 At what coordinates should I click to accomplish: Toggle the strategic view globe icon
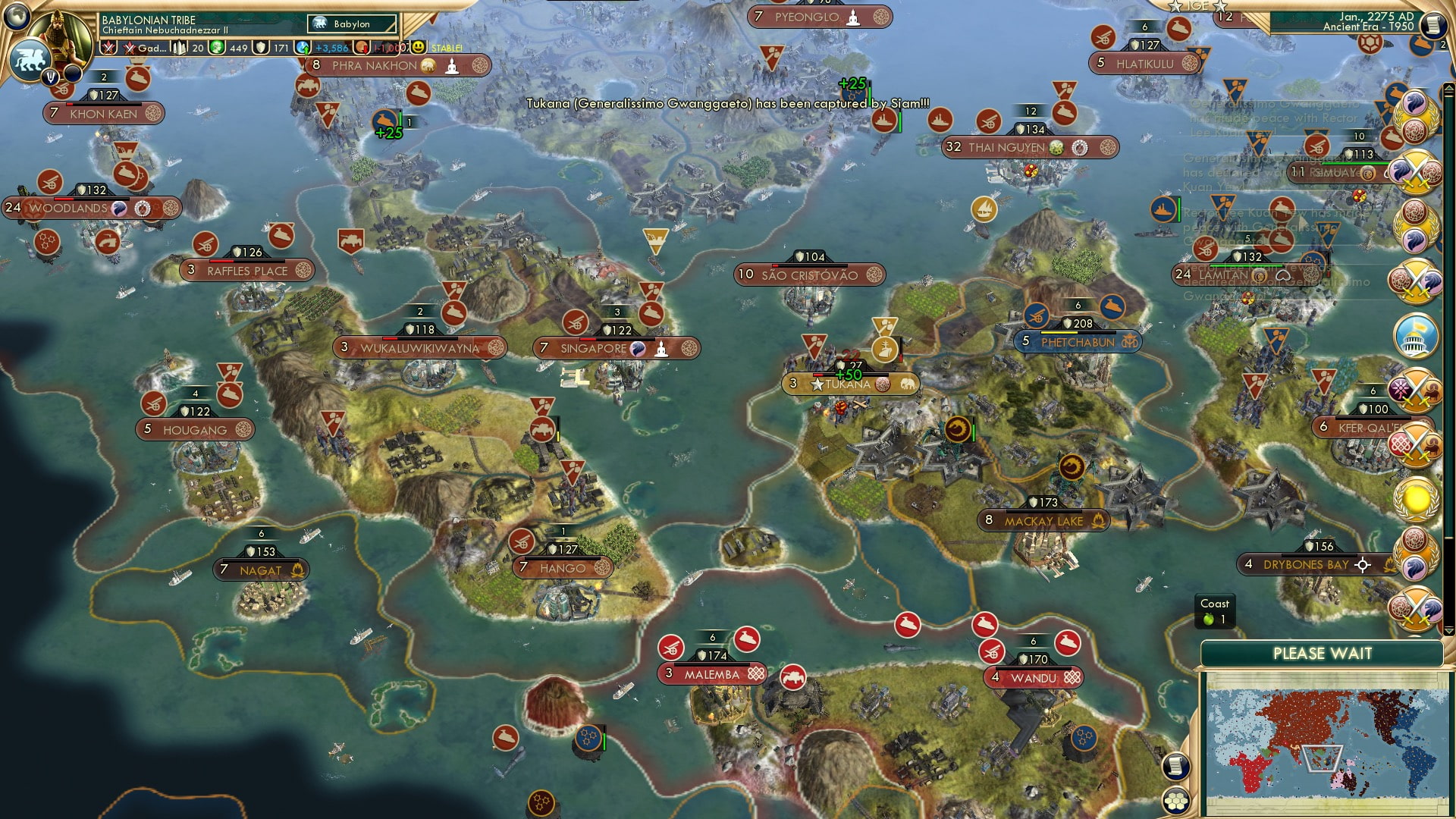pyautogui.click(x=15, y=18)
